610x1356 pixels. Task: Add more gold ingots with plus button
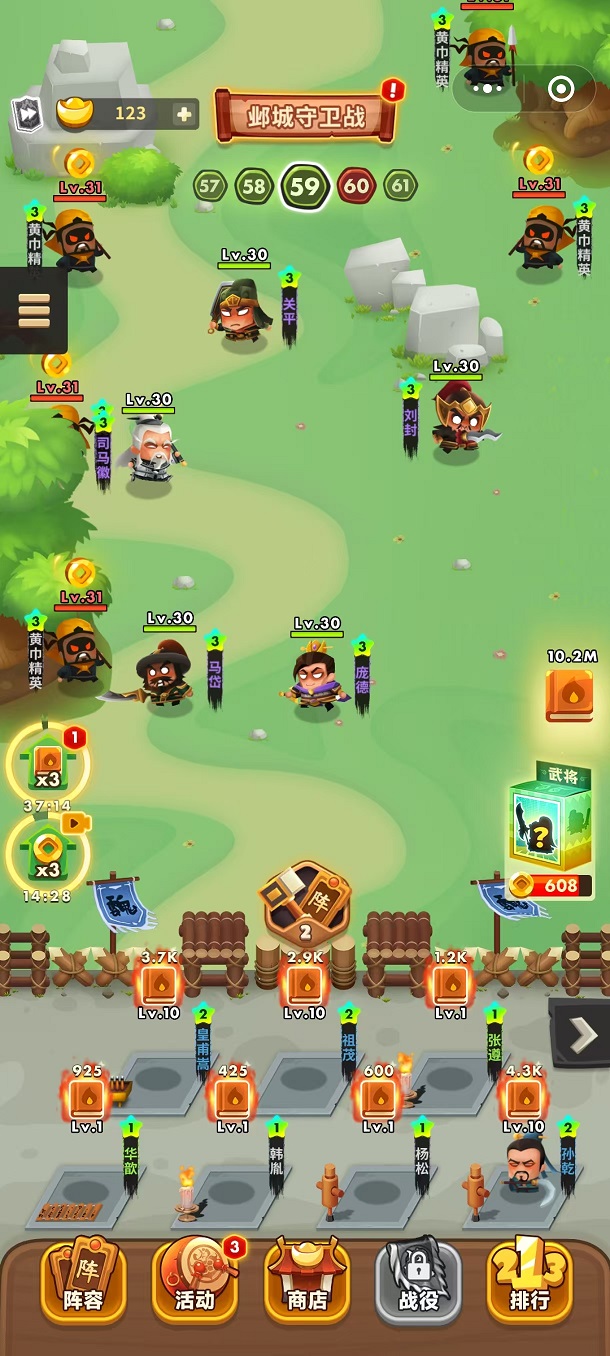tap(184, 114)
